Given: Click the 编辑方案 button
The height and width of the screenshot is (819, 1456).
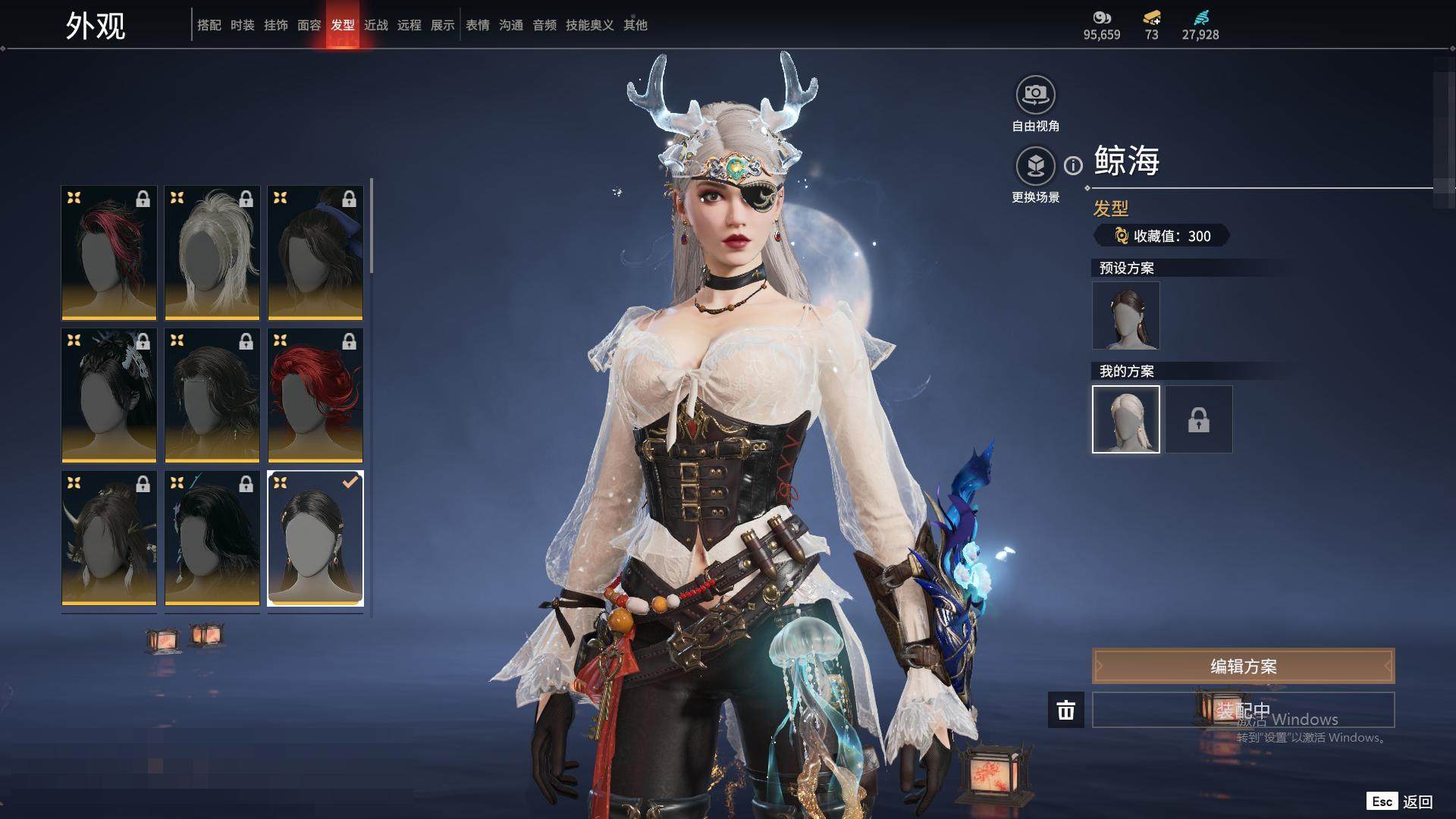Looking at the screenshot, I should tap(1243, 667).
